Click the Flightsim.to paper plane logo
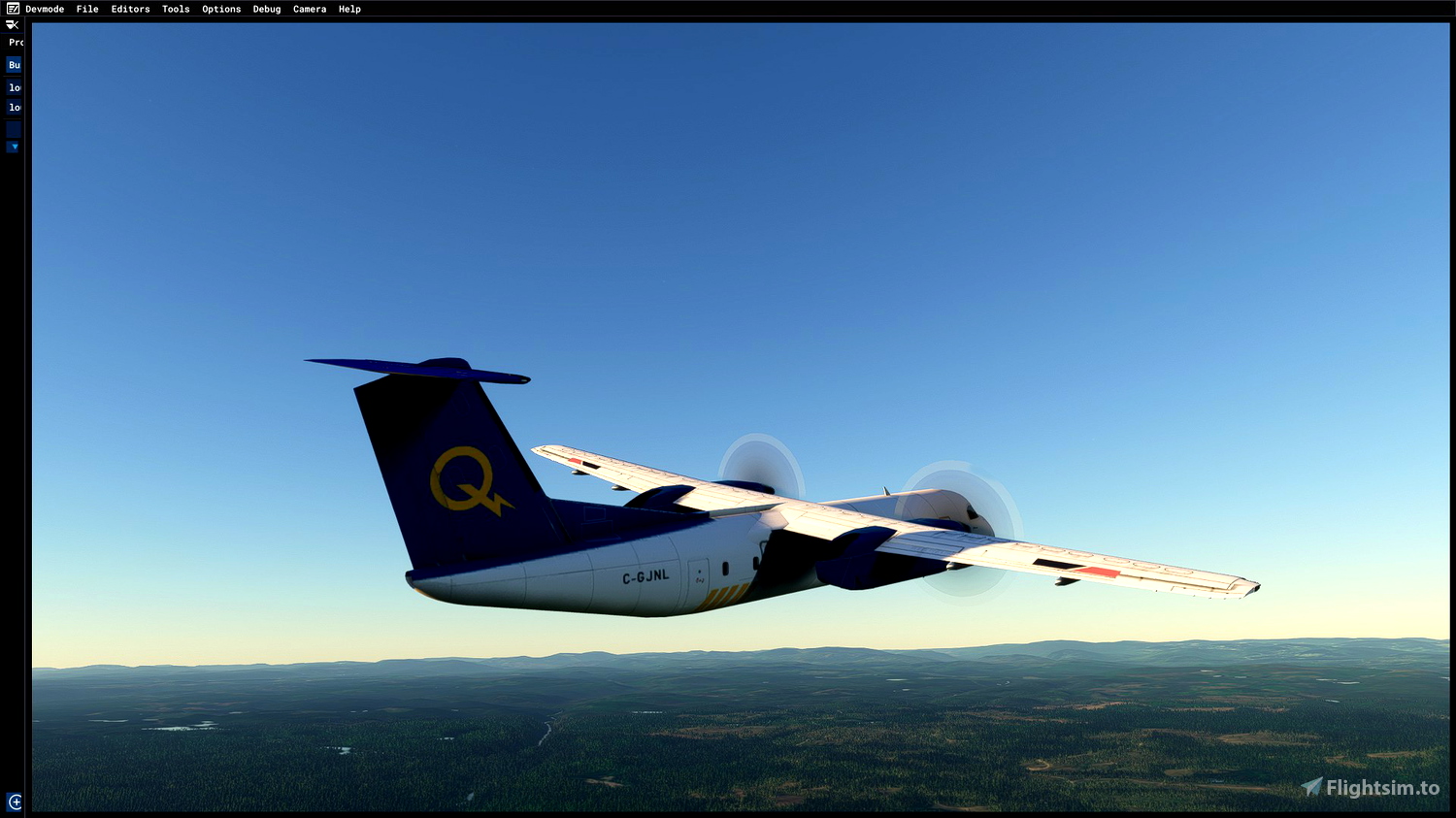 pos(1312,788)
